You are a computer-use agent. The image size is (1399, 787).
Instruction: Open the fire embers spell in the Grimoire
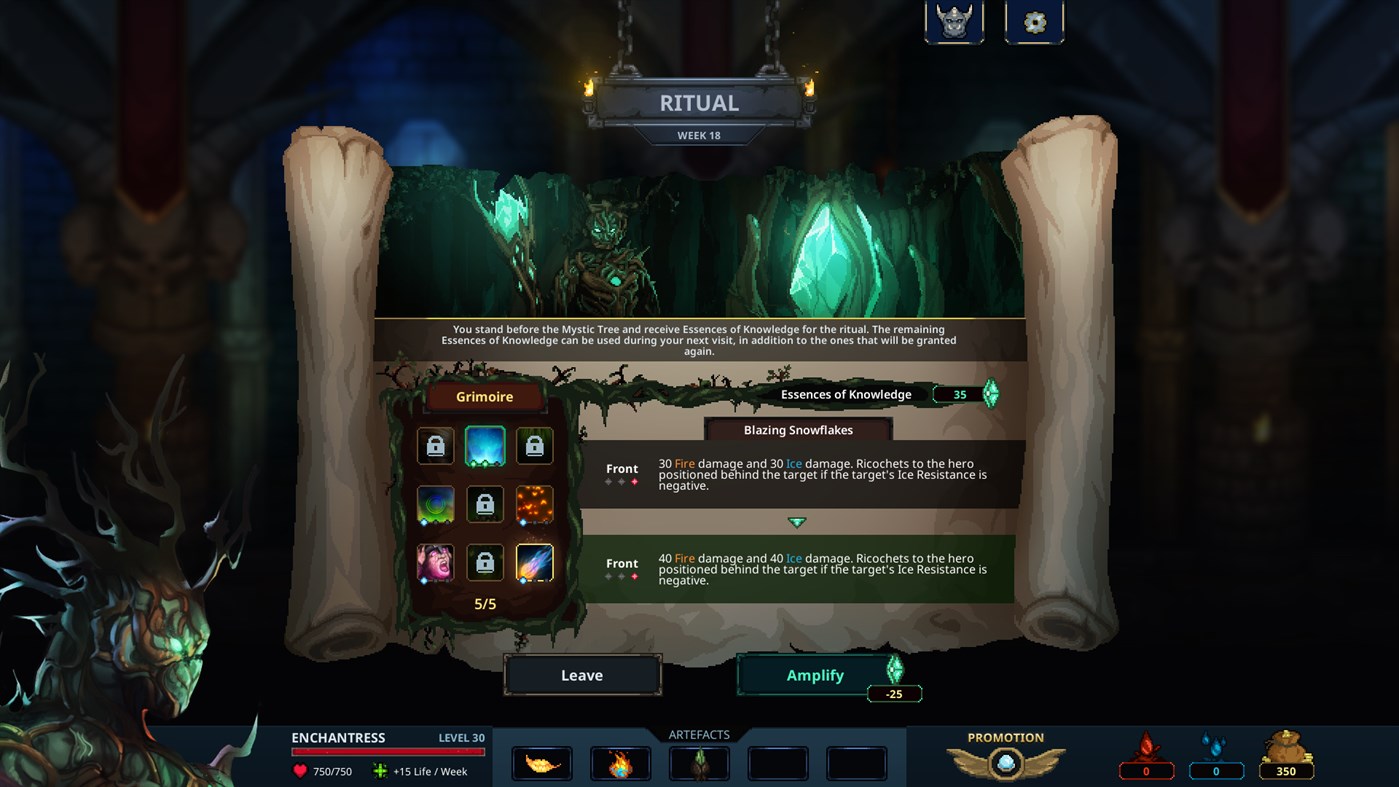pyautogui.click(x=534, y=504)
